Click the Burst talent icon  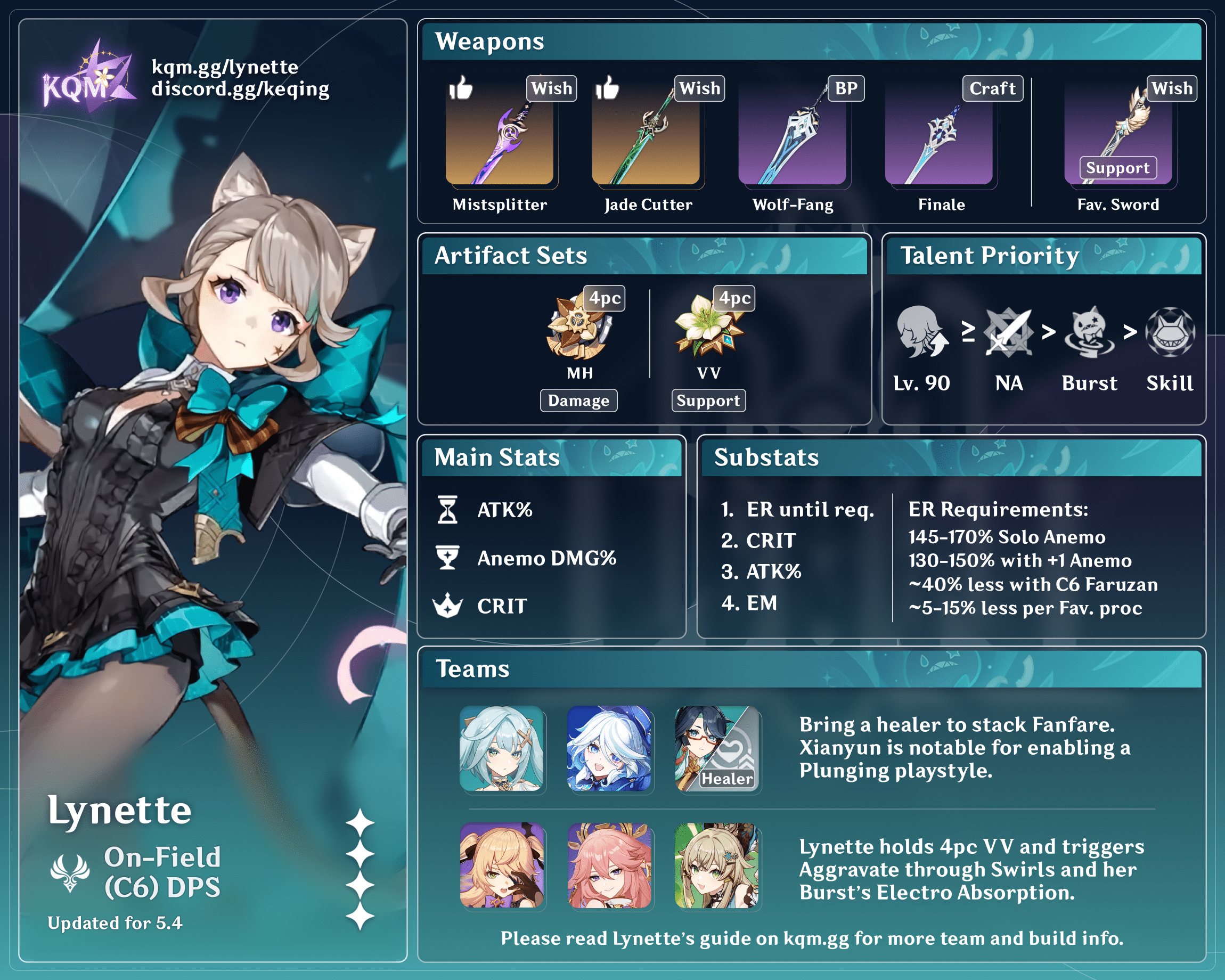click(1089, 333)
